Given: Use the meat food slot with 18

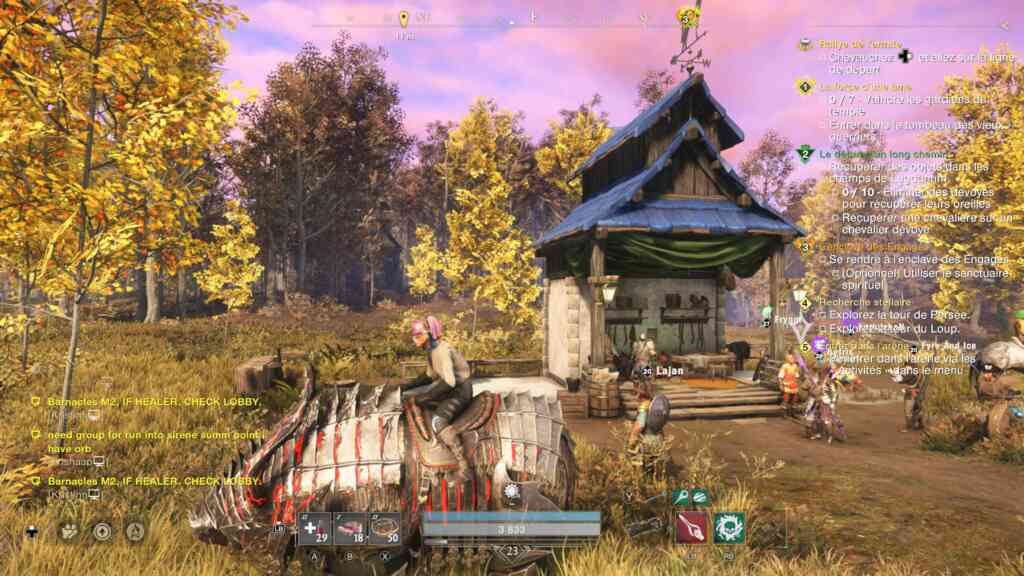Looking at the screenshot, I should (347, 527).
